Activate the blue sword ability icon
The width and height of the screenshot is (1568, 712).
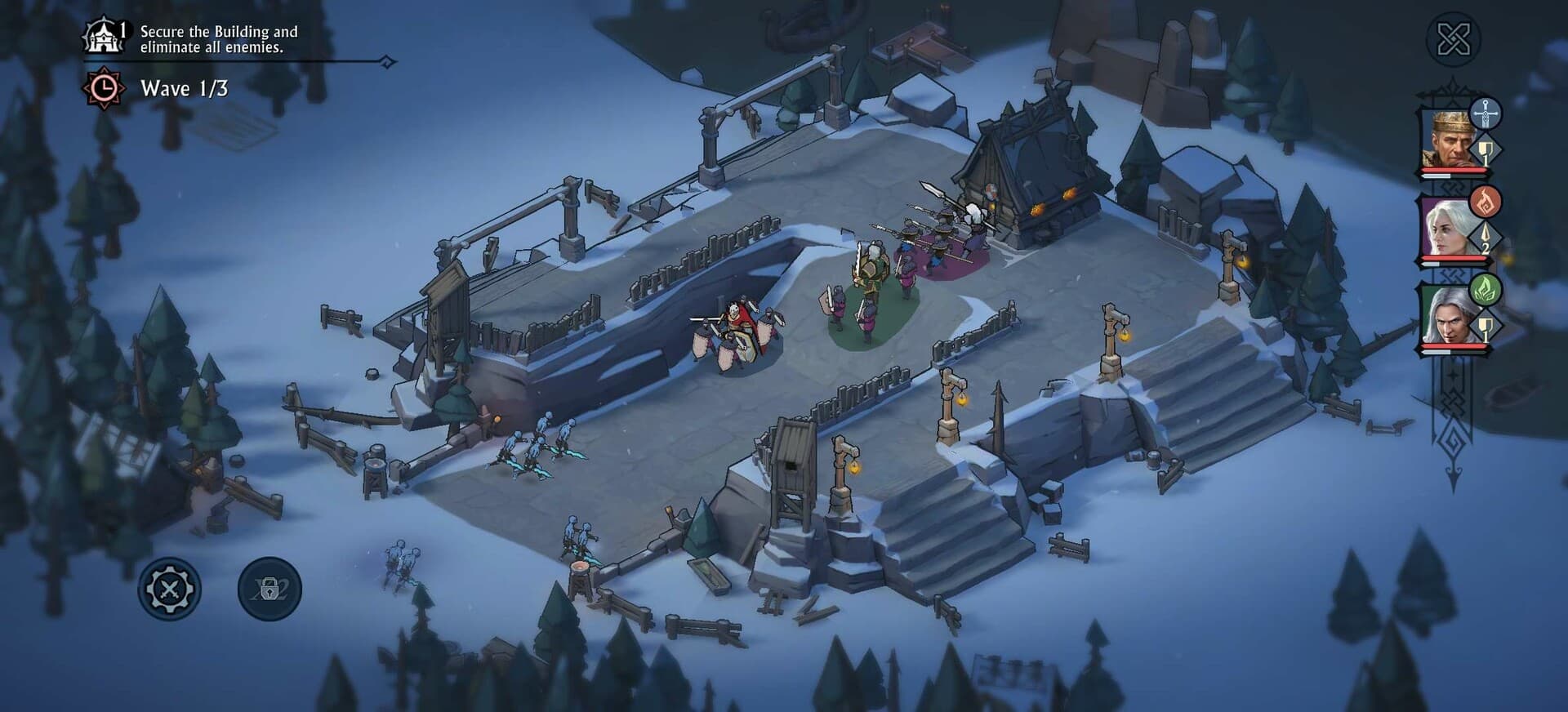[x=1486, y=113]
